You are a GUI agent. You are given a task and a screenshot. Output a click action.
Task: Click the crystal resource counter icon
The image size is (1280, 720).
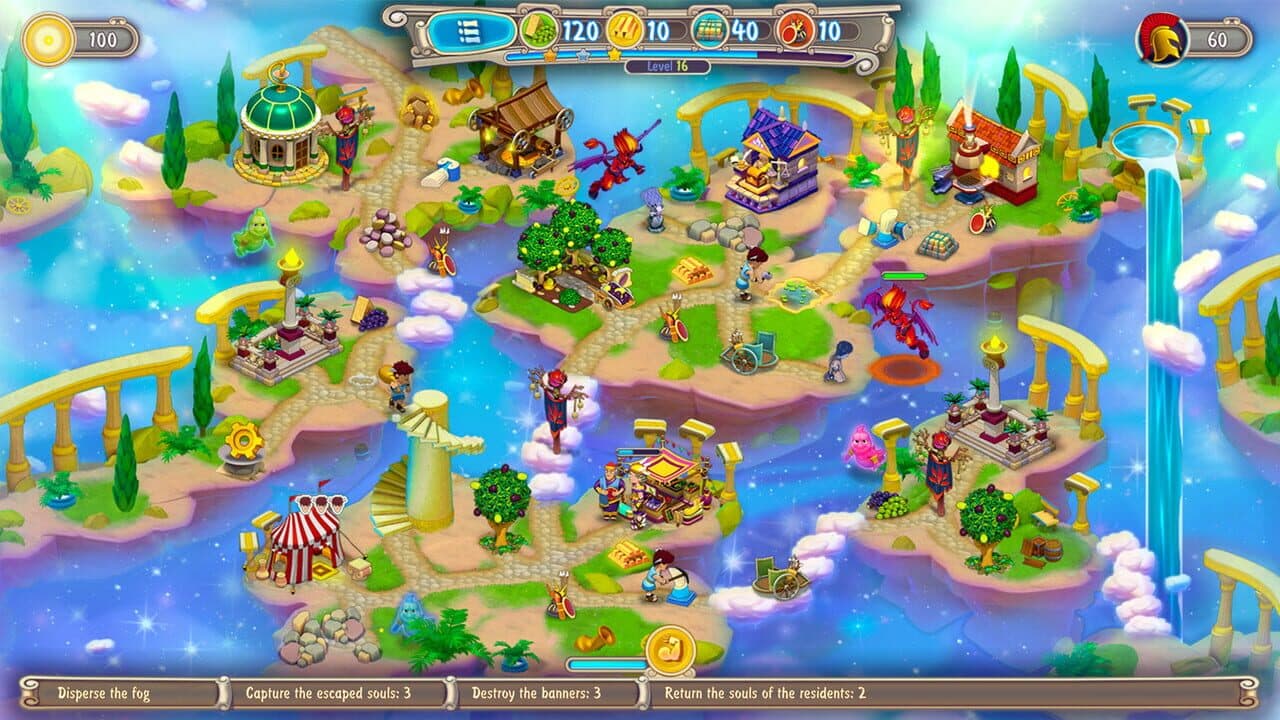point(711,28)
